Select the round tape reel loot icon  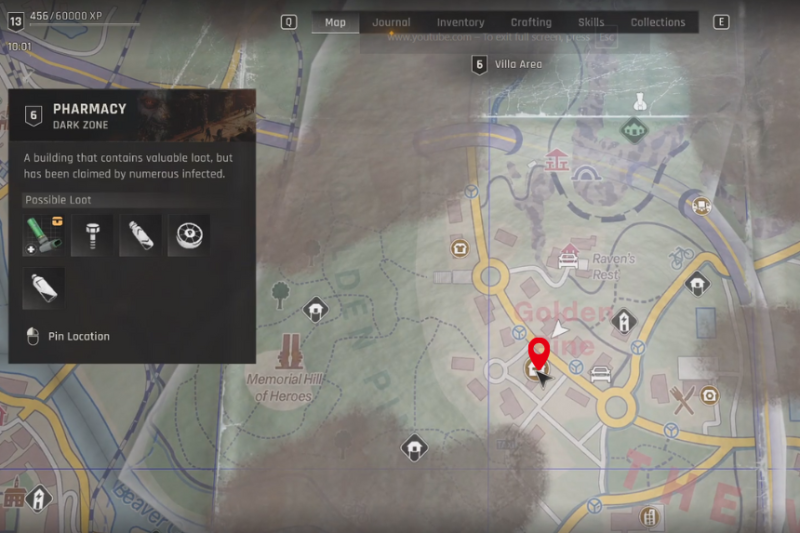point(188,235)
